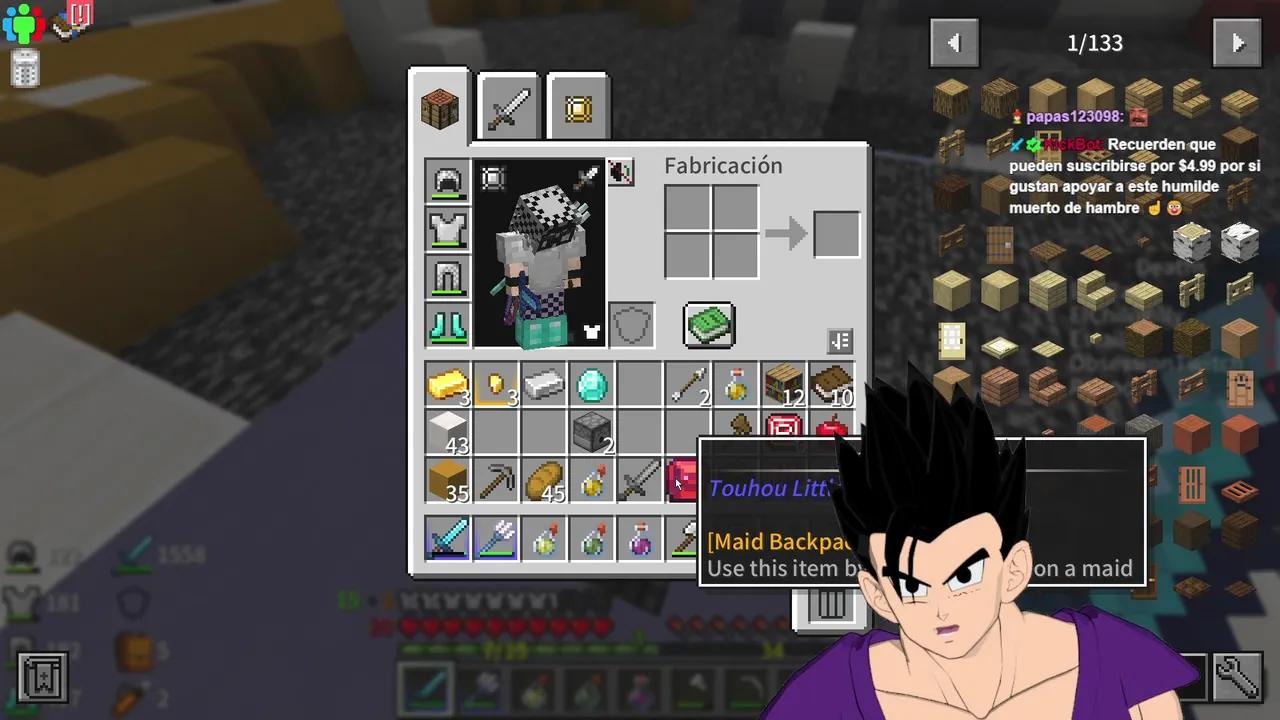
Task: Go to next JEI item page
Action: click(x=1237, y=42)
